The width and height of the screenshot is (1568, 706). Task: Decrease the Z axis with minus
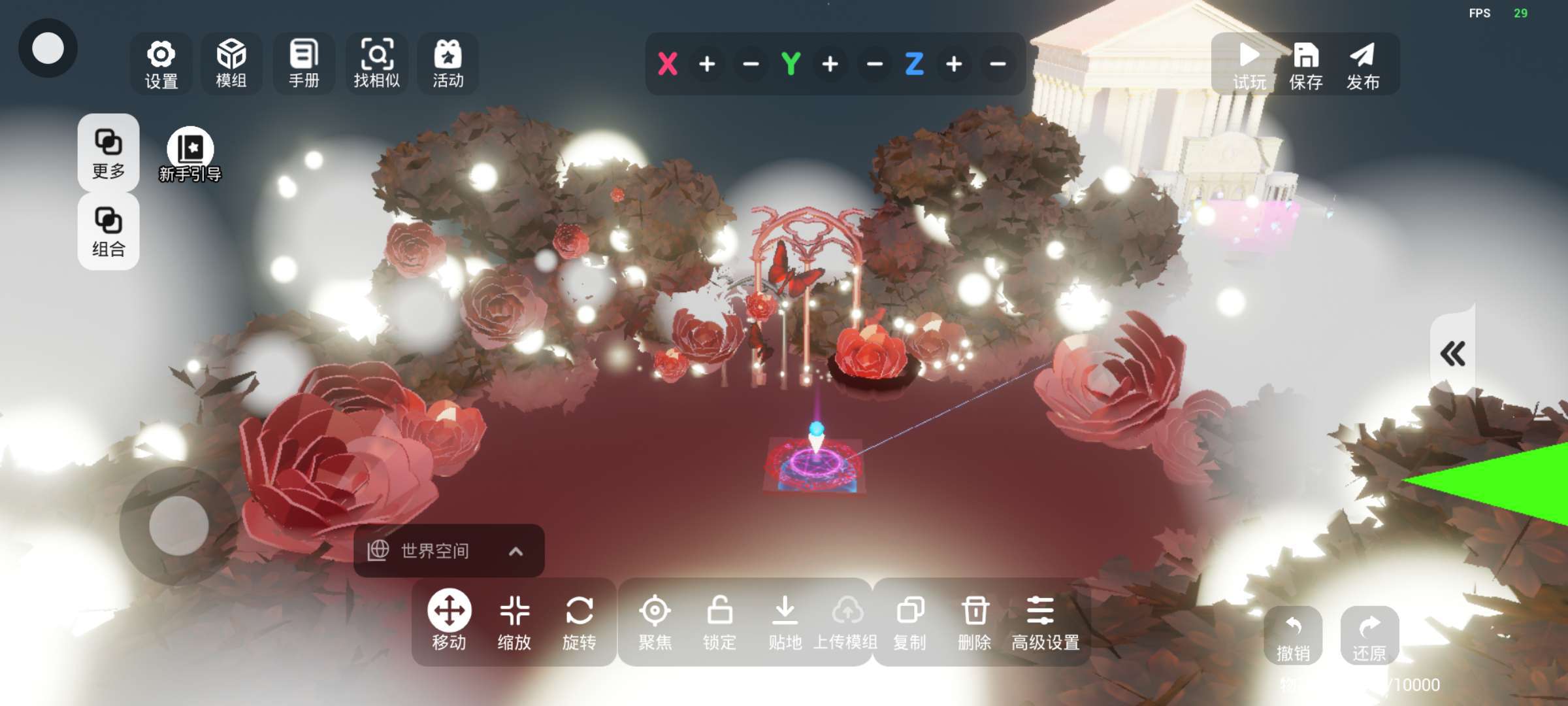[998, 64]
